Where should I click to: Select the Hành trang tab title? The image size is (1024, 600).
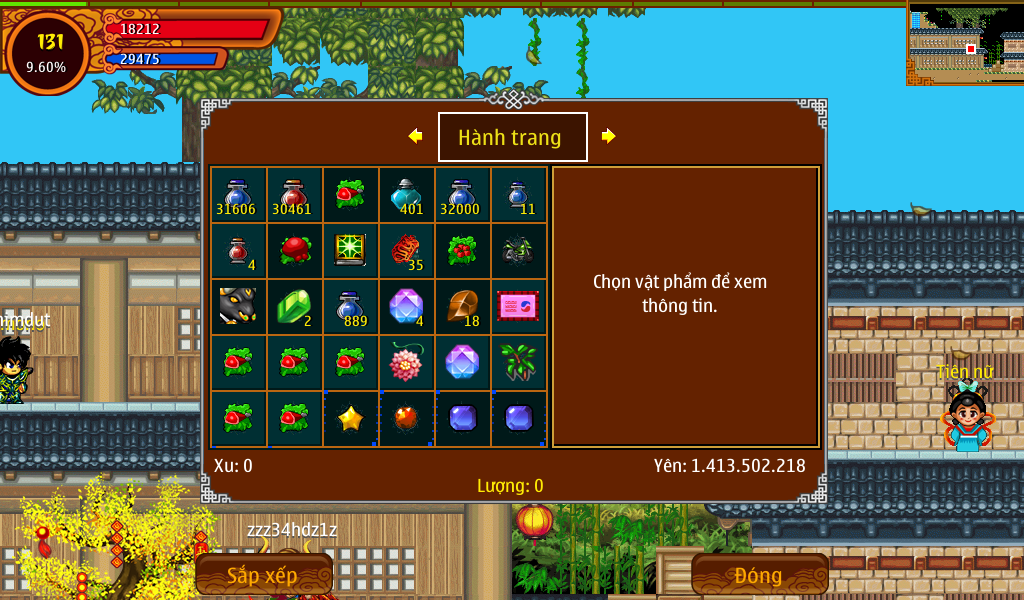[x=512, y=137]
